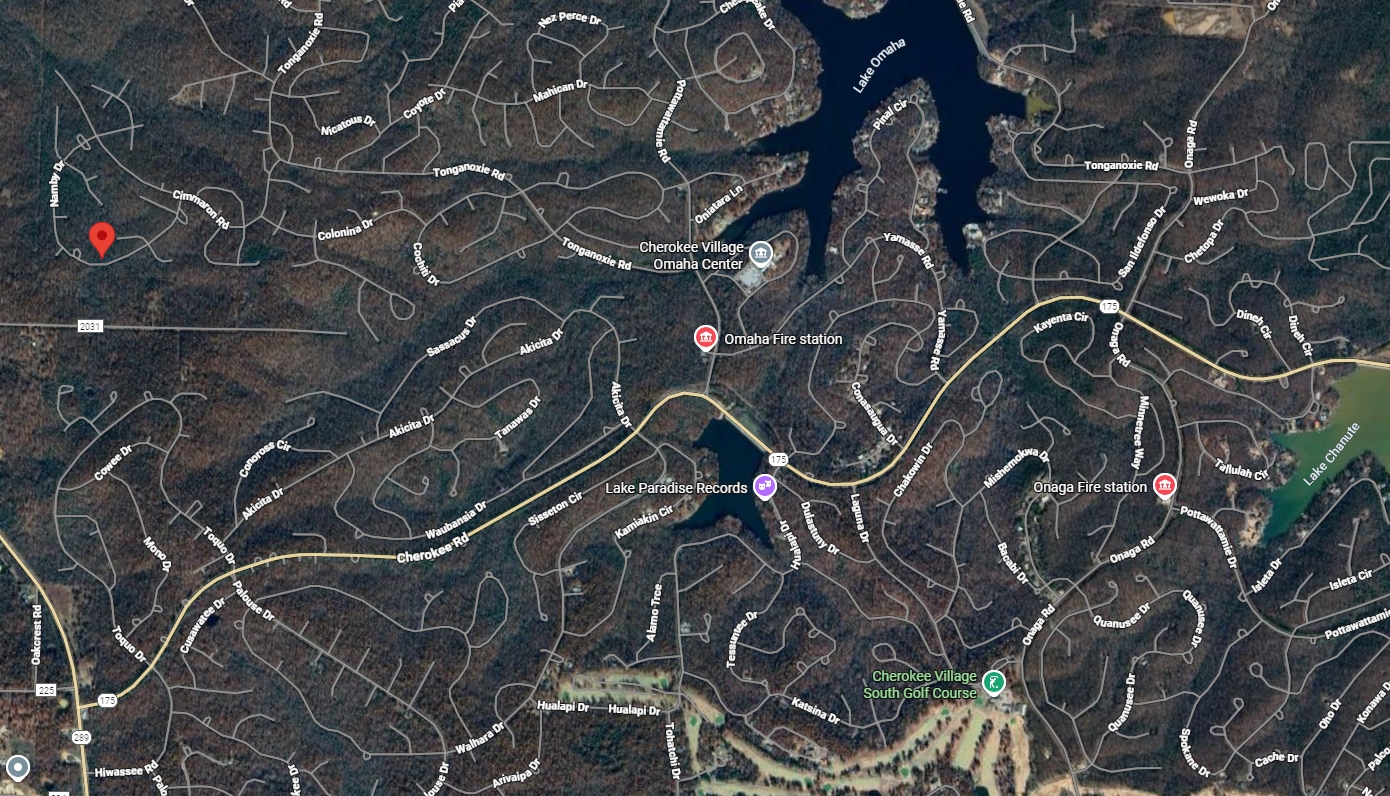
Task: Open the Lake Paradise Records place marker
Action: (x=766, y=487)
